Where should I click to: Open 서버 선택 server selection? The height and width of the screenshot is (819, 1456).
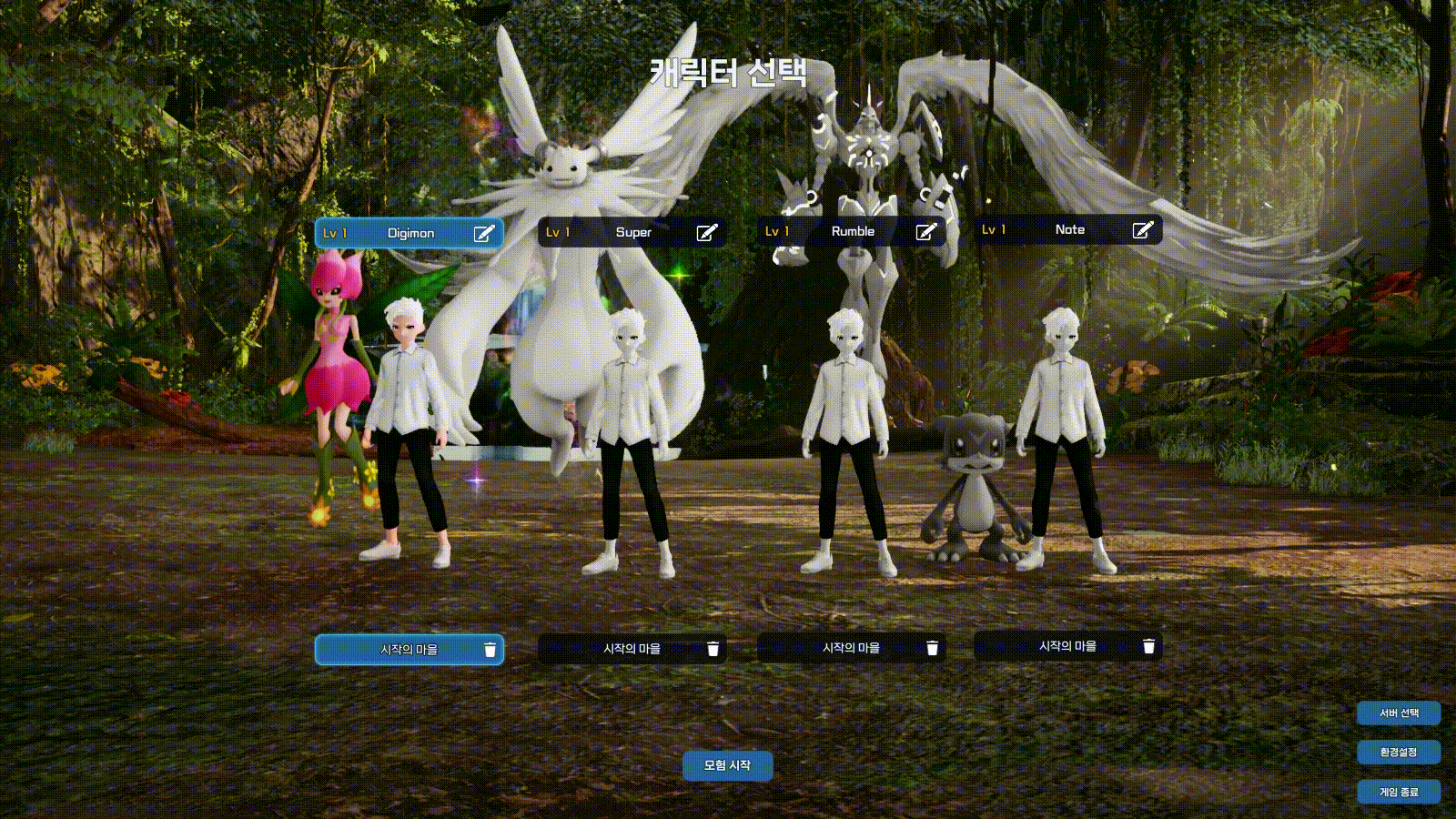1399,713
